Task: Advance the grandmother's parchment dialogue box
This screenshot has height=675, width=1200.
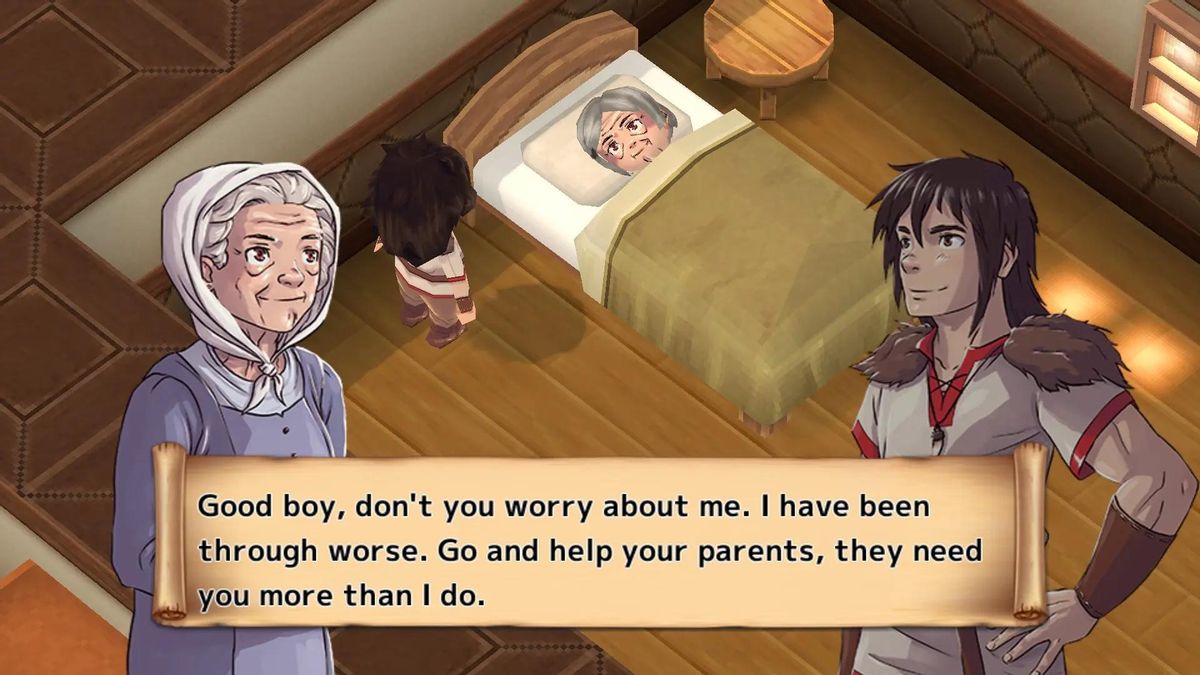Action: 598,549
